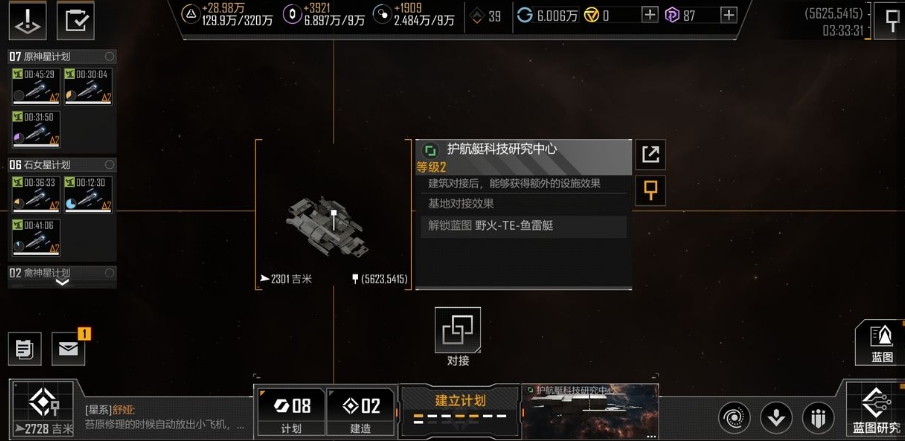
Task: Open the clipboard checklist icon at top
Action: click(x=75, y=18)
